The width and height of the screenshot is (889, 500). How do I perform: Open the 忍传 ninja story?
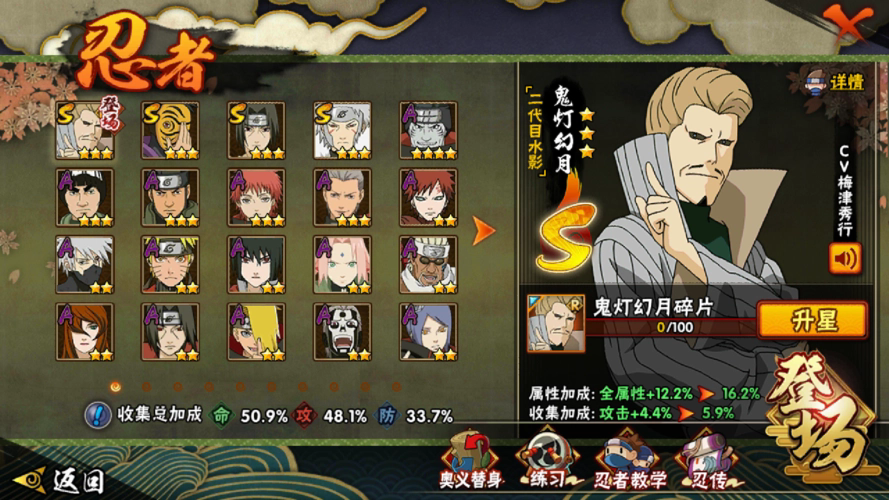click(x=705, y=459)
